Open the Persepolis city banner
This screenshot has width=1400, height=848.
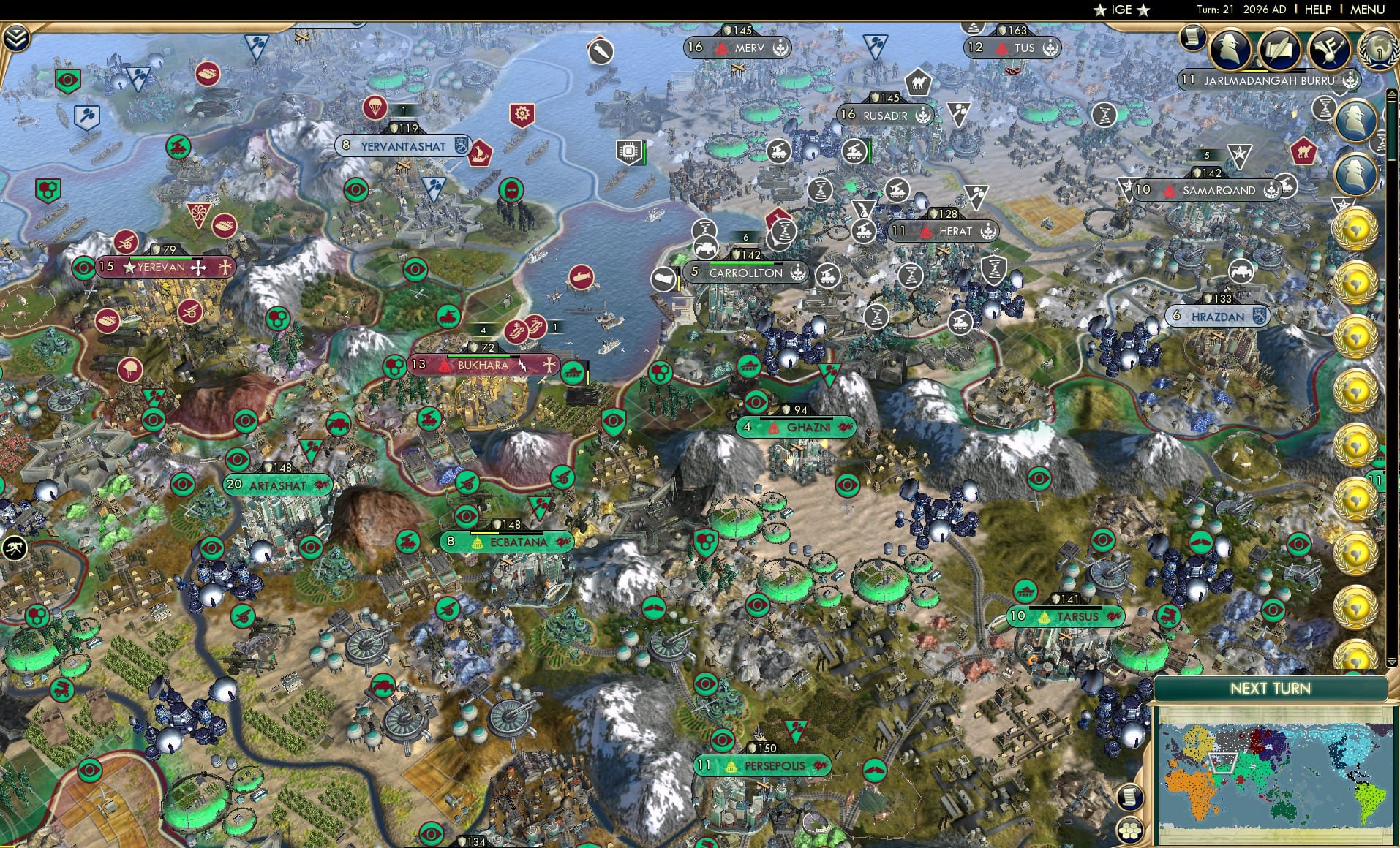tap(761, 765)
